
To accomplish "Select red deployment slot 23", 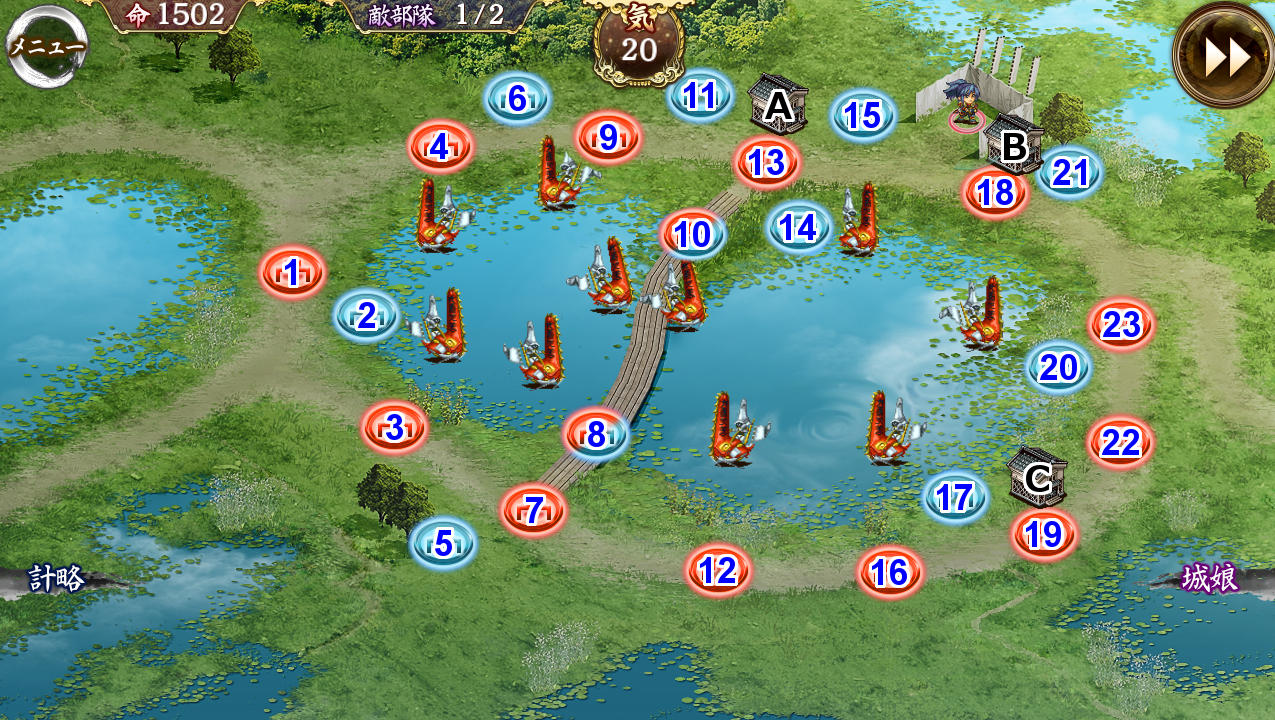I will 1121,324.
